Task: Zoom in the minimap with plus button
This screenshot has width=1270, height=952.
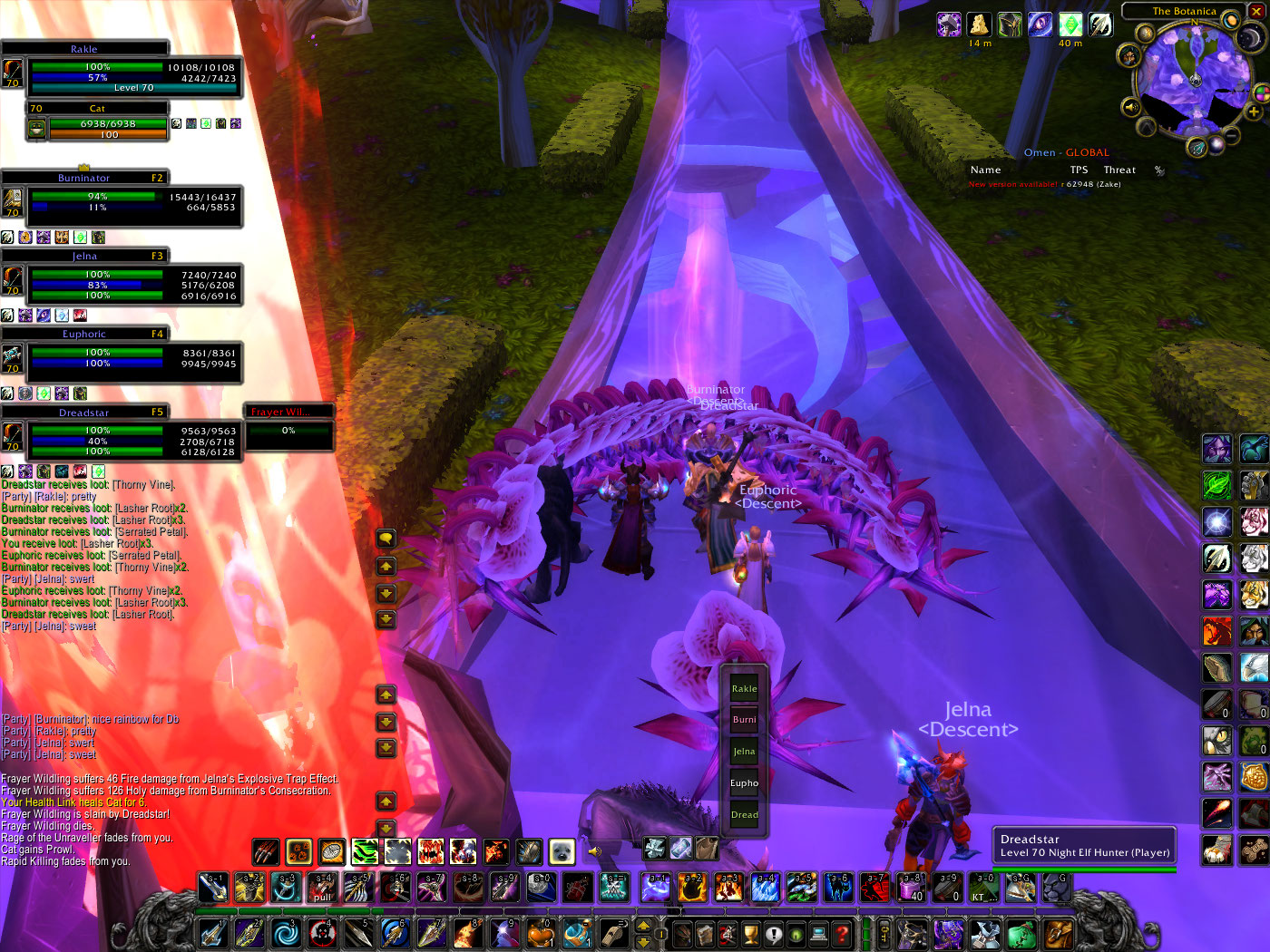Action: (x=1254, y=112)
